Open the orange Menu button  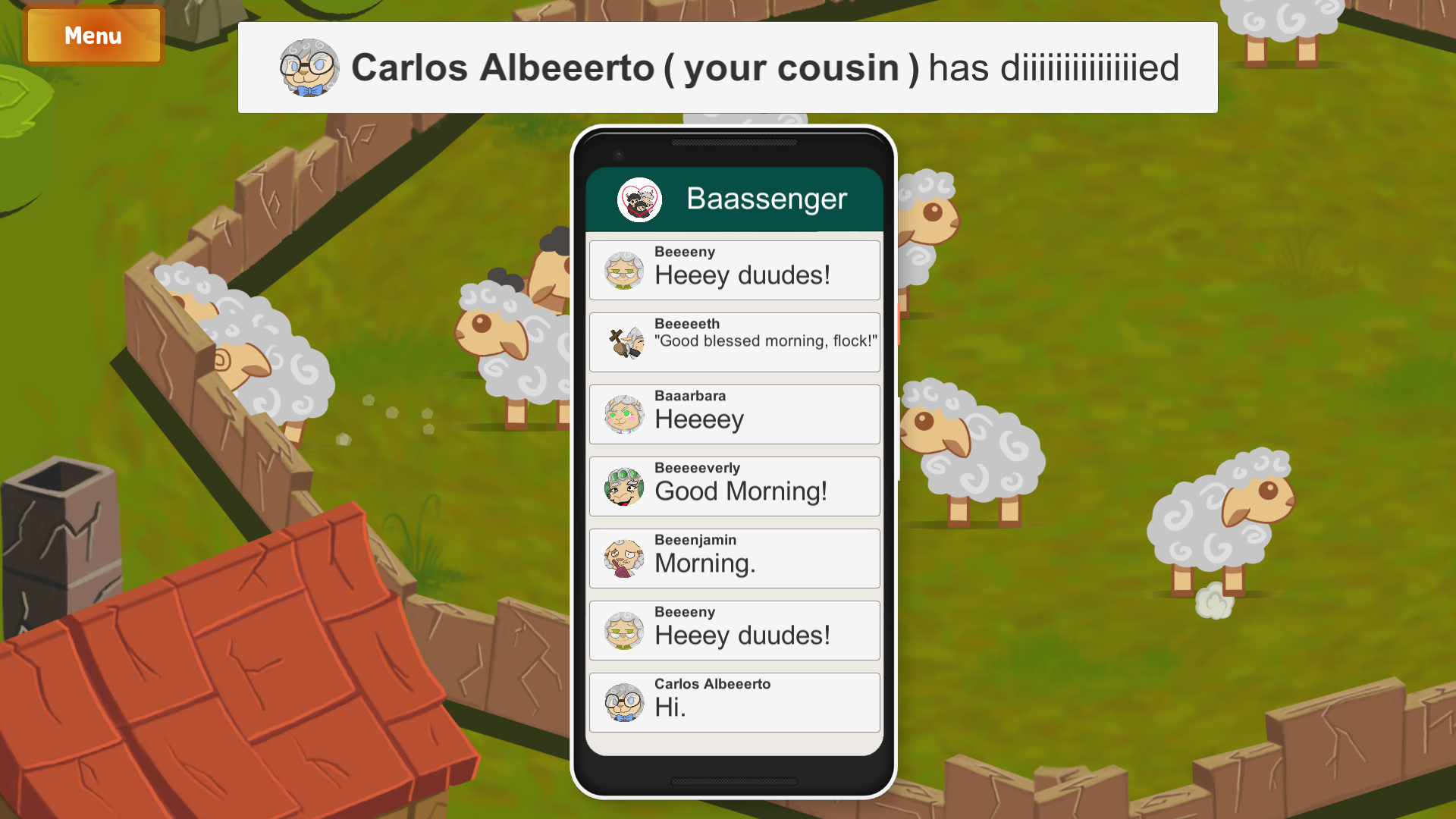coord(93,36)
